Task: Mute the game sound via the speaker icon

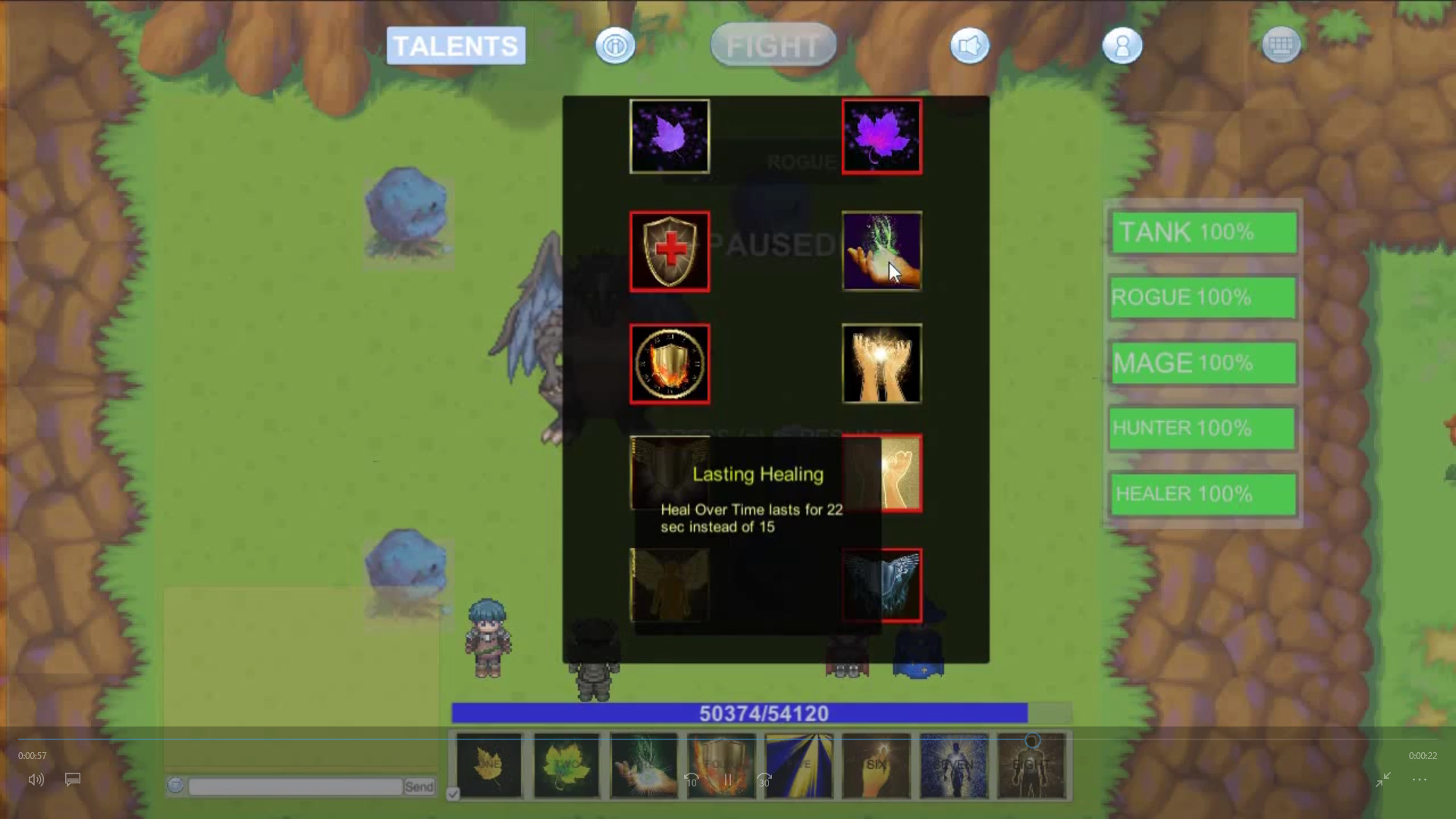Action: (x=969, y=45)
